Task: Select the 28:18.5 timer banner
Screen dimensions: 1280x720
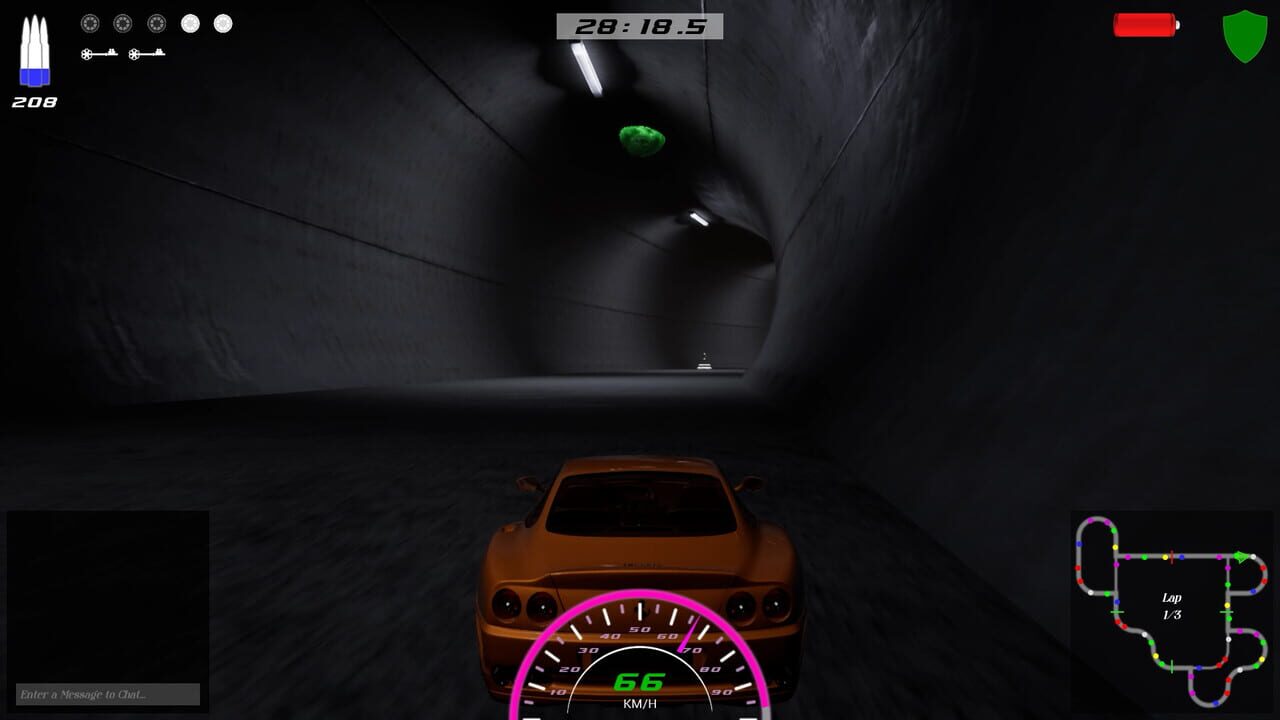Action: (641, 25)
